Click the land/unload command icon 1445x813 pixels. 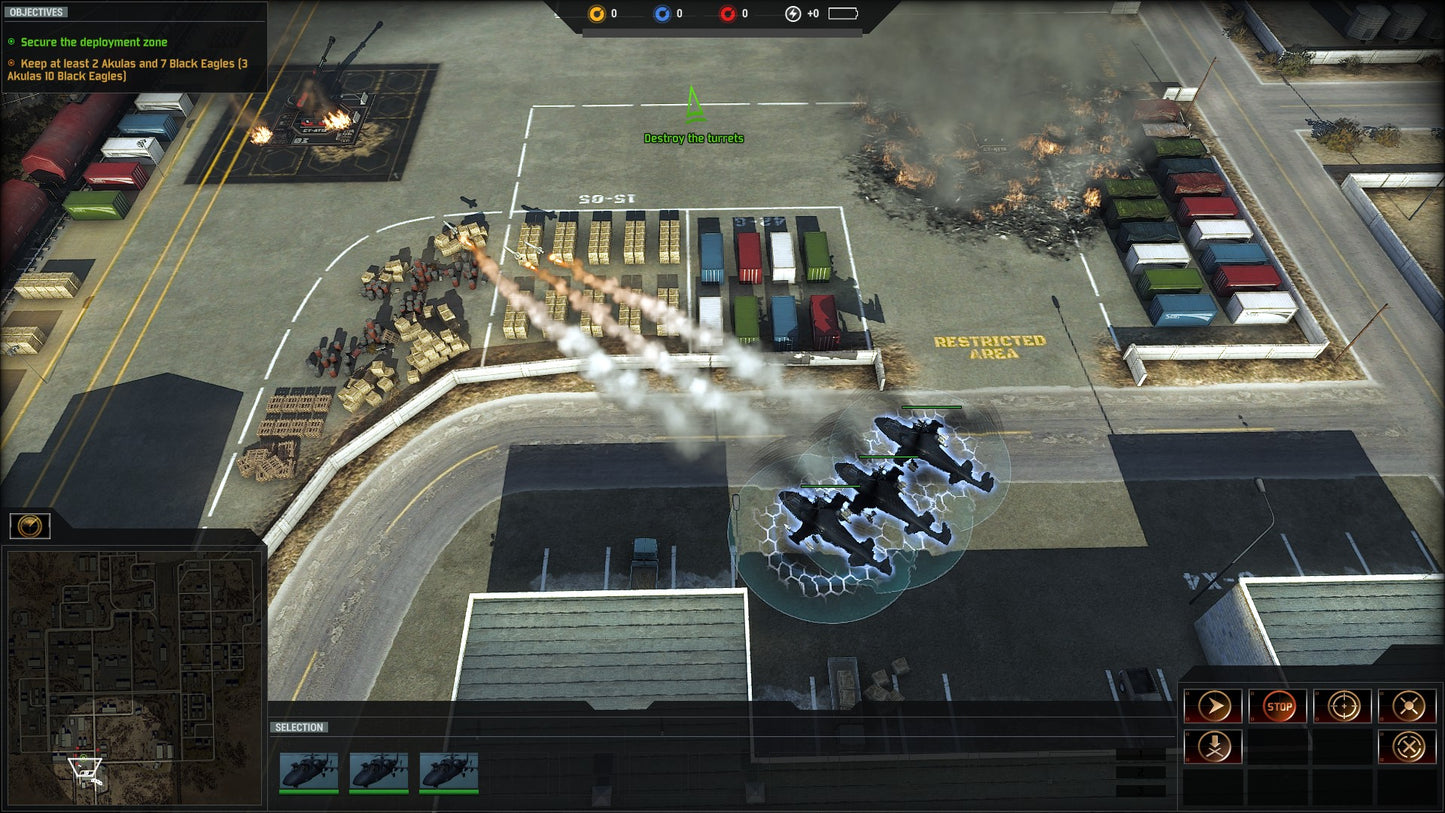[x=1213, y=746]
